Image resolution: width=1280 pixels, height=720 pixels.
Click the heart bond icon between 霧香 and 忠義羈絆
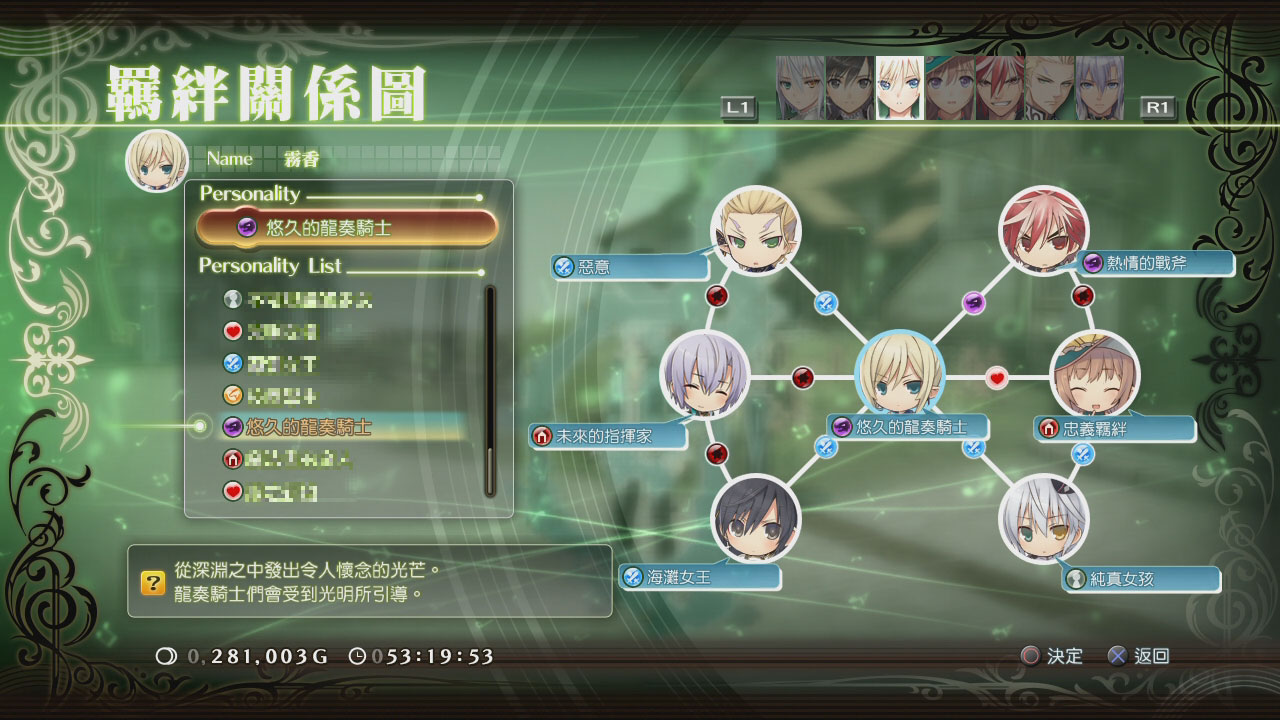tap(995, 377)
